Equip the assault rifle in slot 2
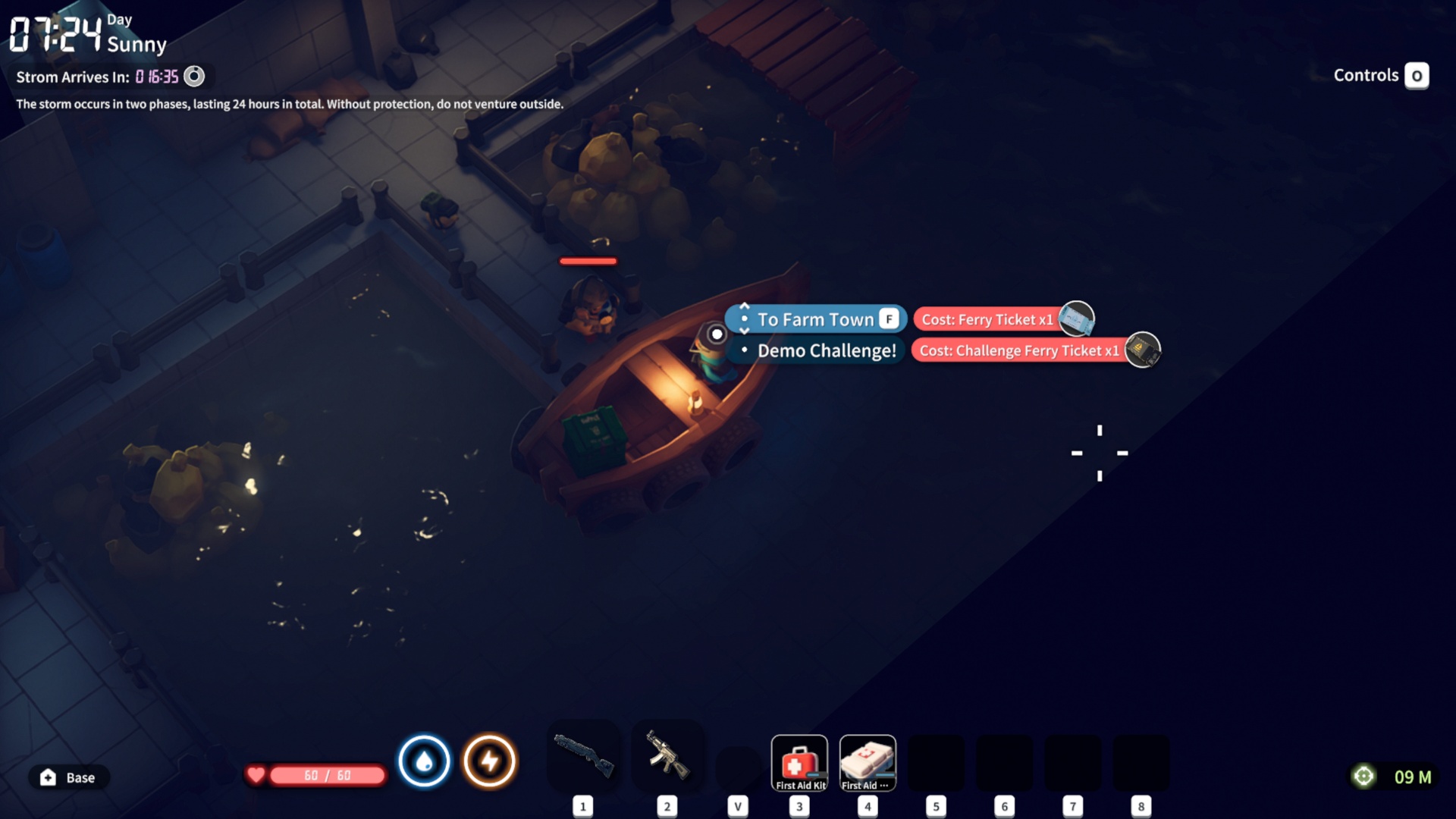 pos(667,756)
